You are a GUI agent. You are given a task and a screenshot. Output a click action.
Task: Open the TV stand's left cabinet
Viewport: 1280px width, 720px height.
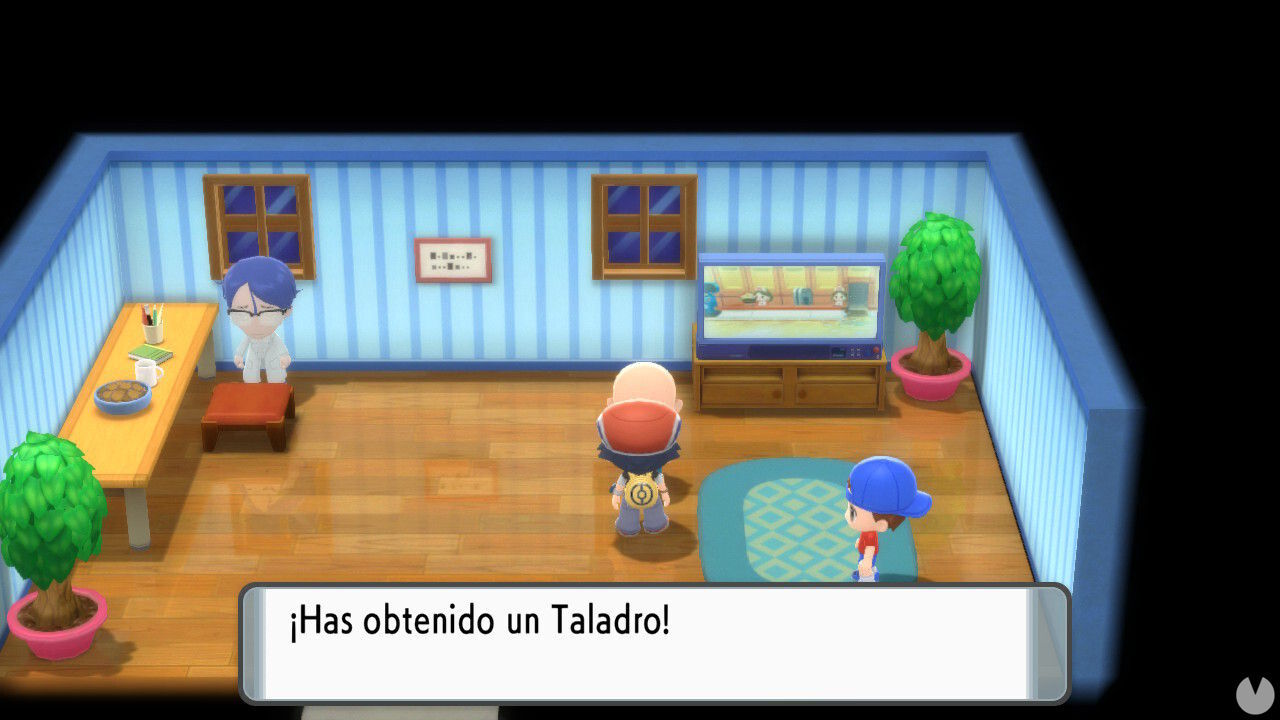pyautogui.click(x=745, y=390)
